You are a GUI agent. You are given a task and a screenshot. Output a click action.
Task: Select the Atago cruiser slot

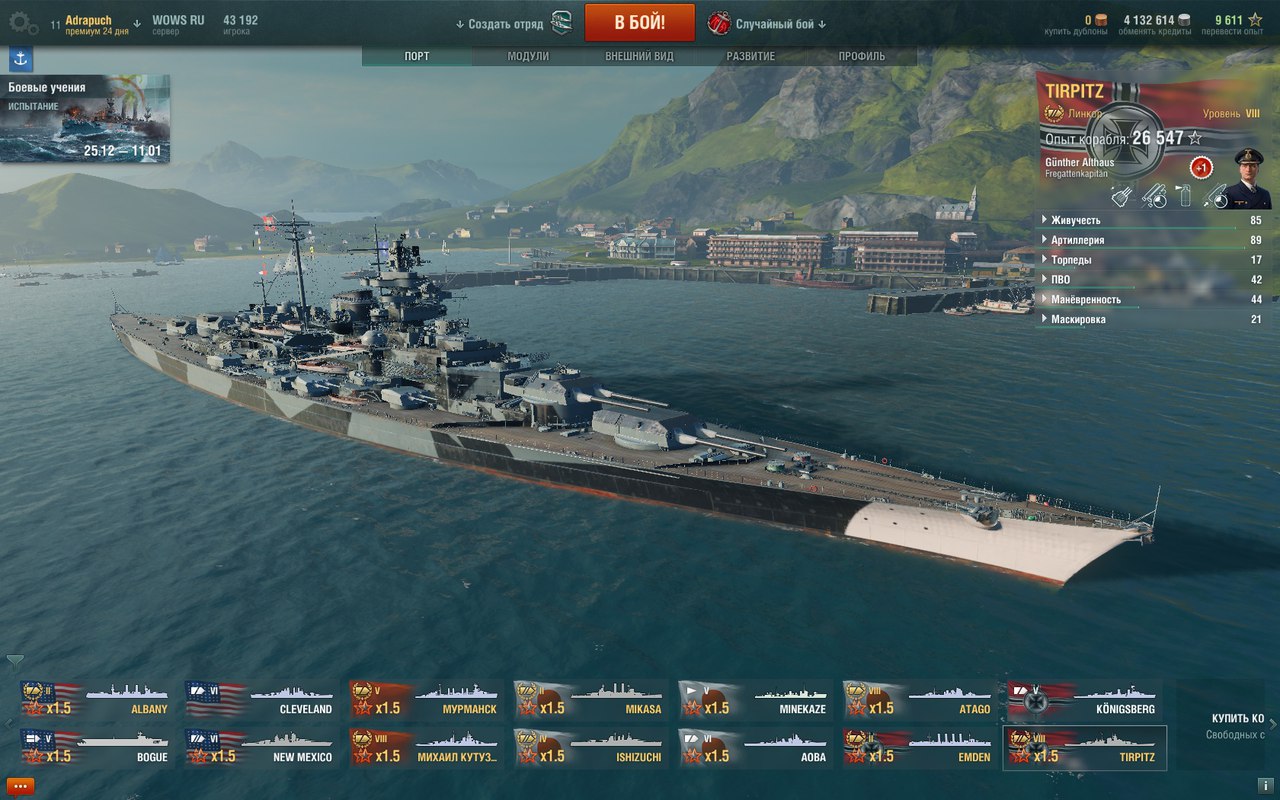point(918,699)
